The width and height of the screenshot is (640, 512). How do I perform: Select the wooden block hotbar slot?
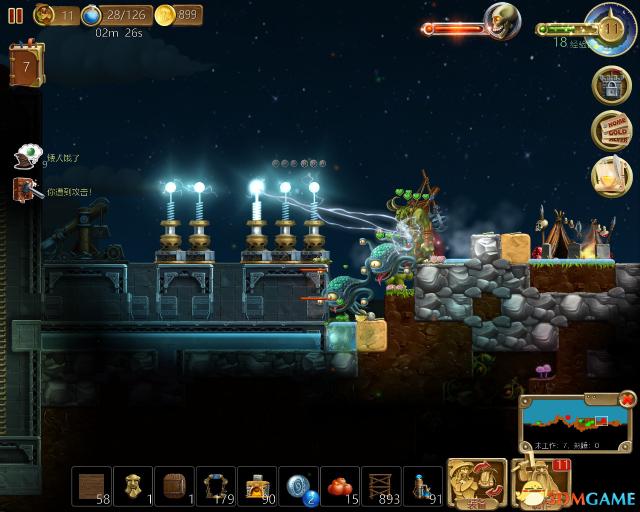96,485
